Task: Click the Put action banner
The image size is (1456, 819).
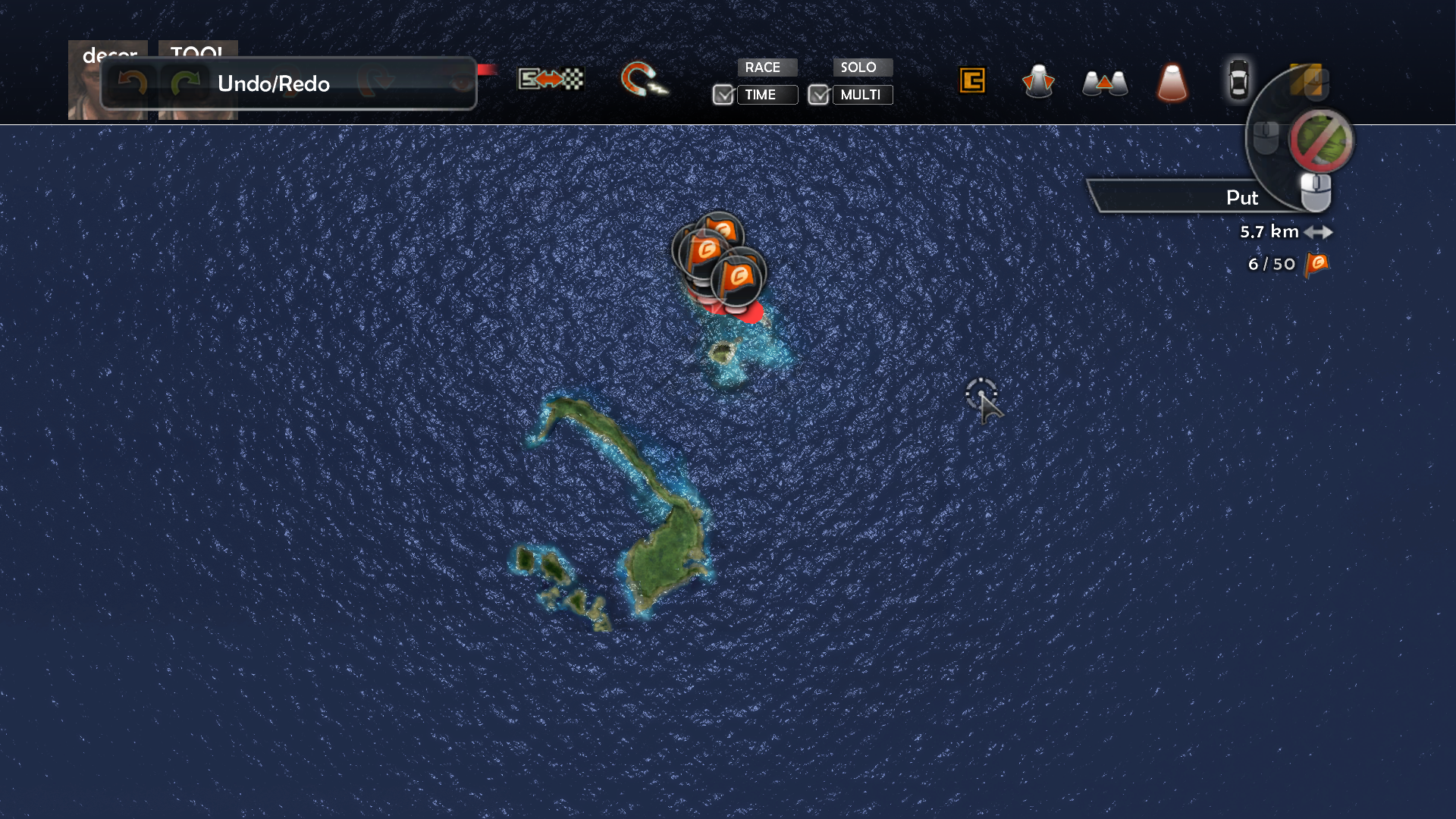Action: (x=1206, y=197)
